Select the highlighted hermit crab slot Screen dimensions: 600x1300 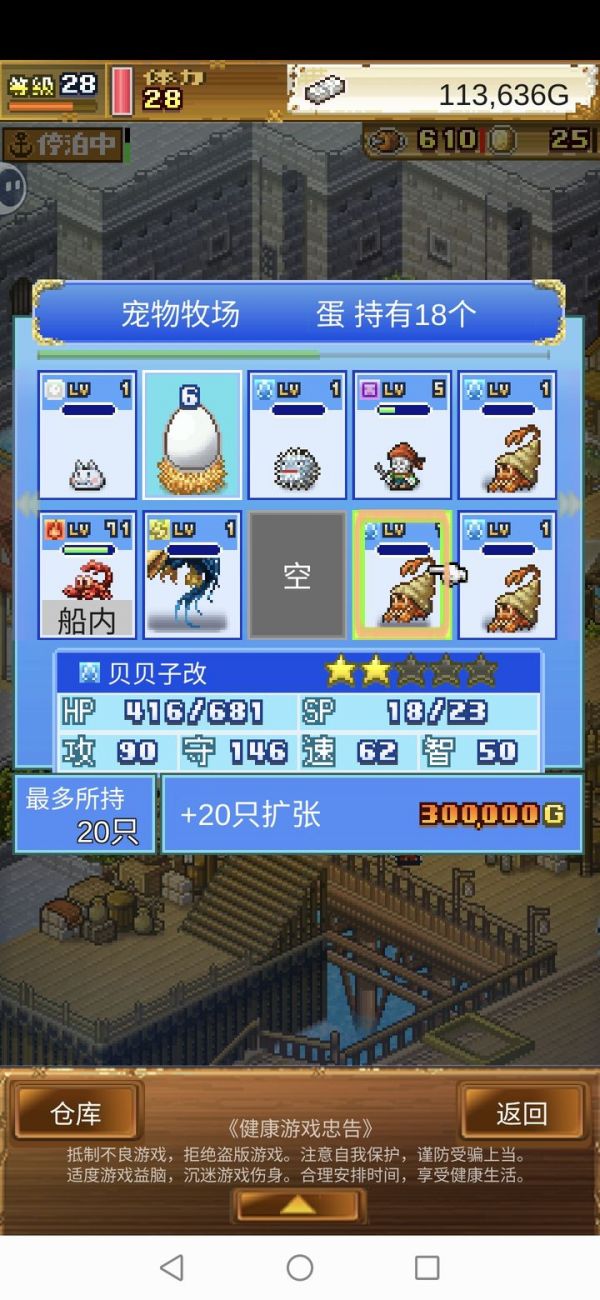click(402, 575)
